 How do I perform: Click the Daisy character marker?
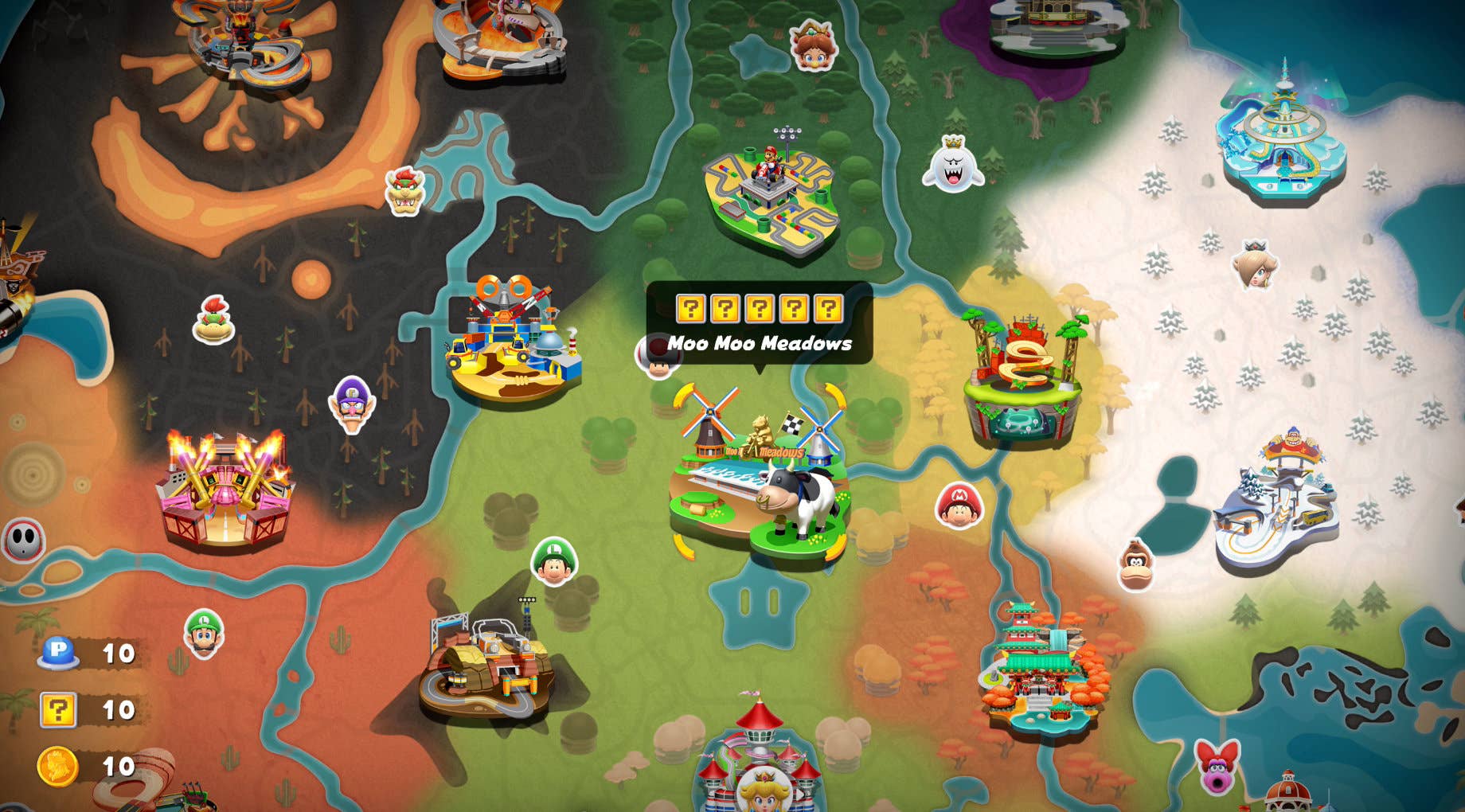tap(813, 45)
